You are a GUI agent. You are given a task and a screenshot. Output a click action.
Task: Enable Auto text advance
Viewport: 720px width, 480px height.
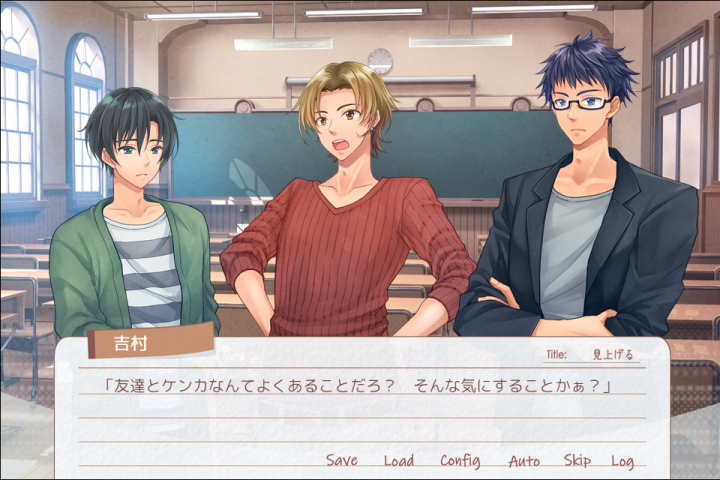coord(524,461)
